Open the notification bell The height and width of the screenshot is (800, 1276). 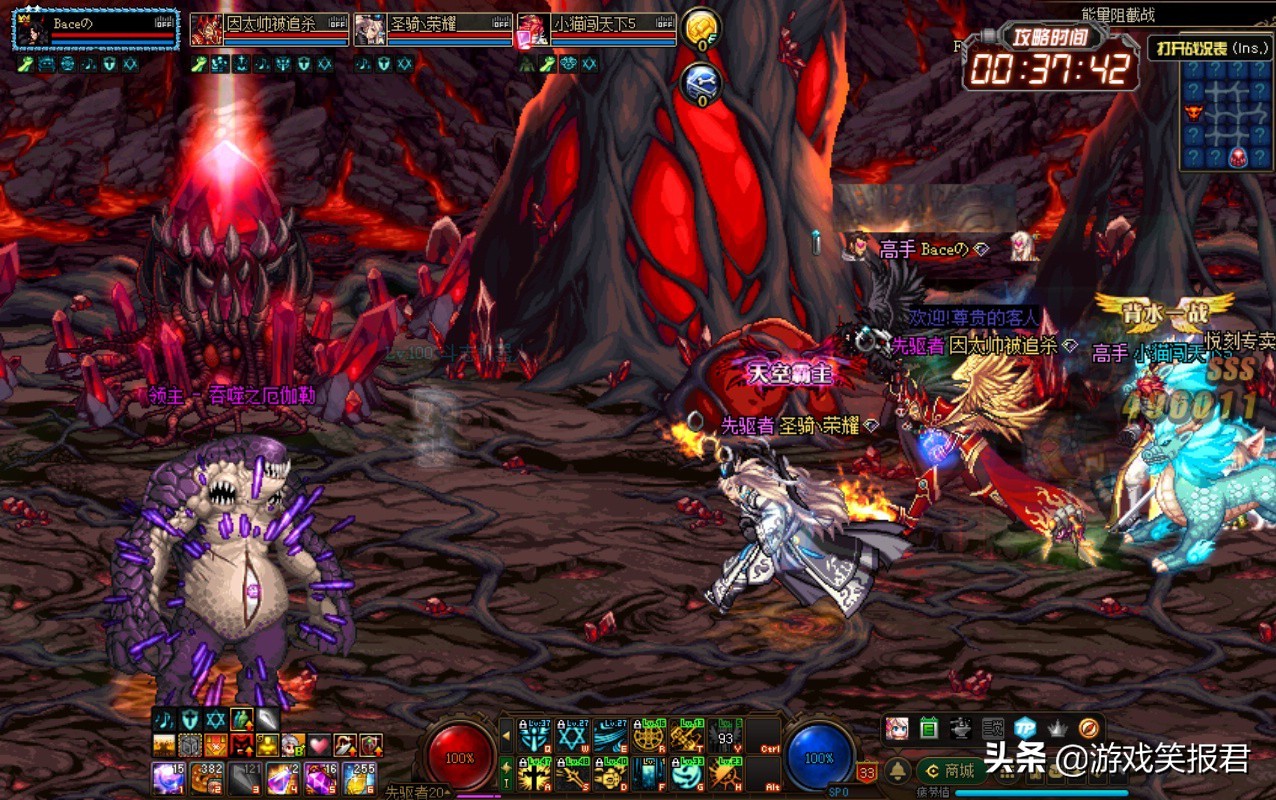898,771
